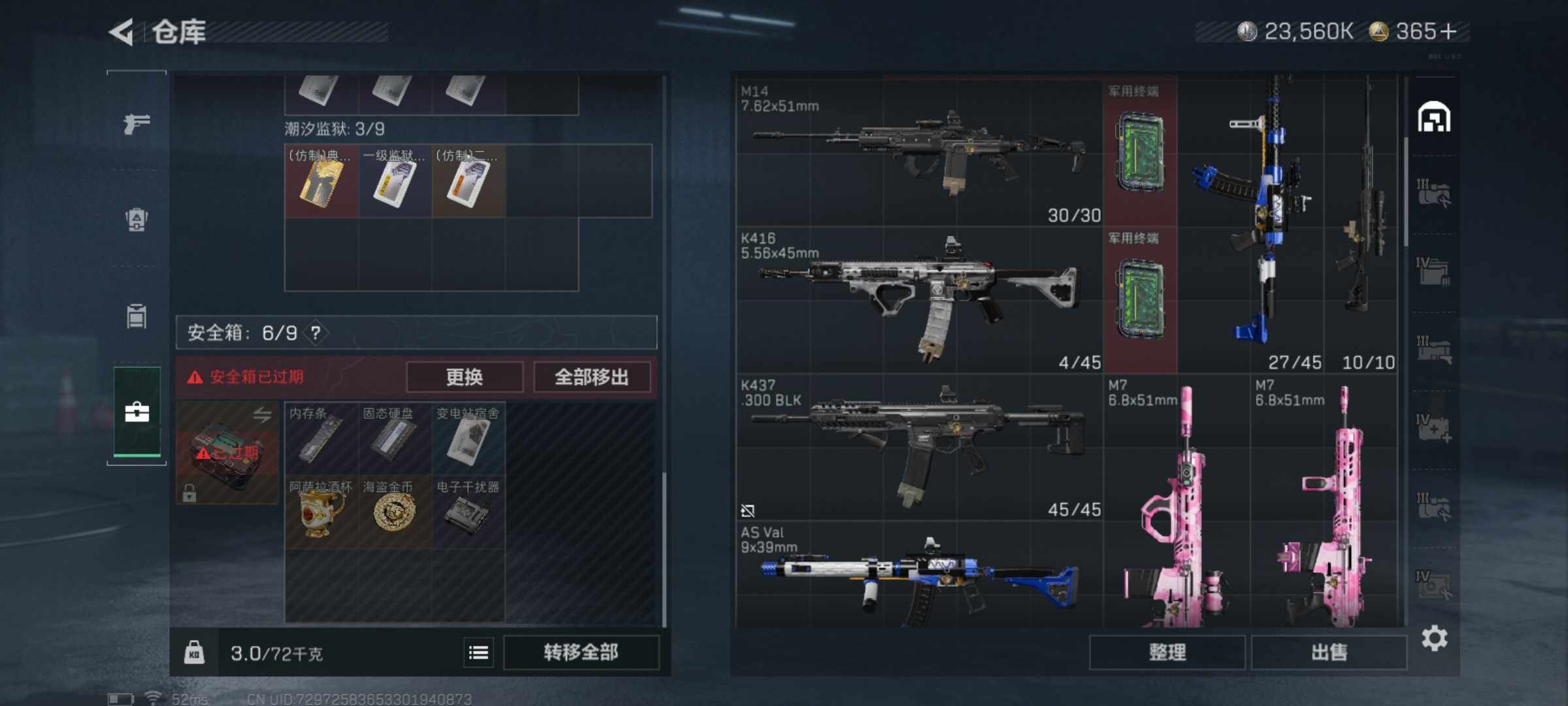Select the K416 5.56x45mm rifle
The height and width of the screenshot is (706, 1568).
click(x=919, y=299)
